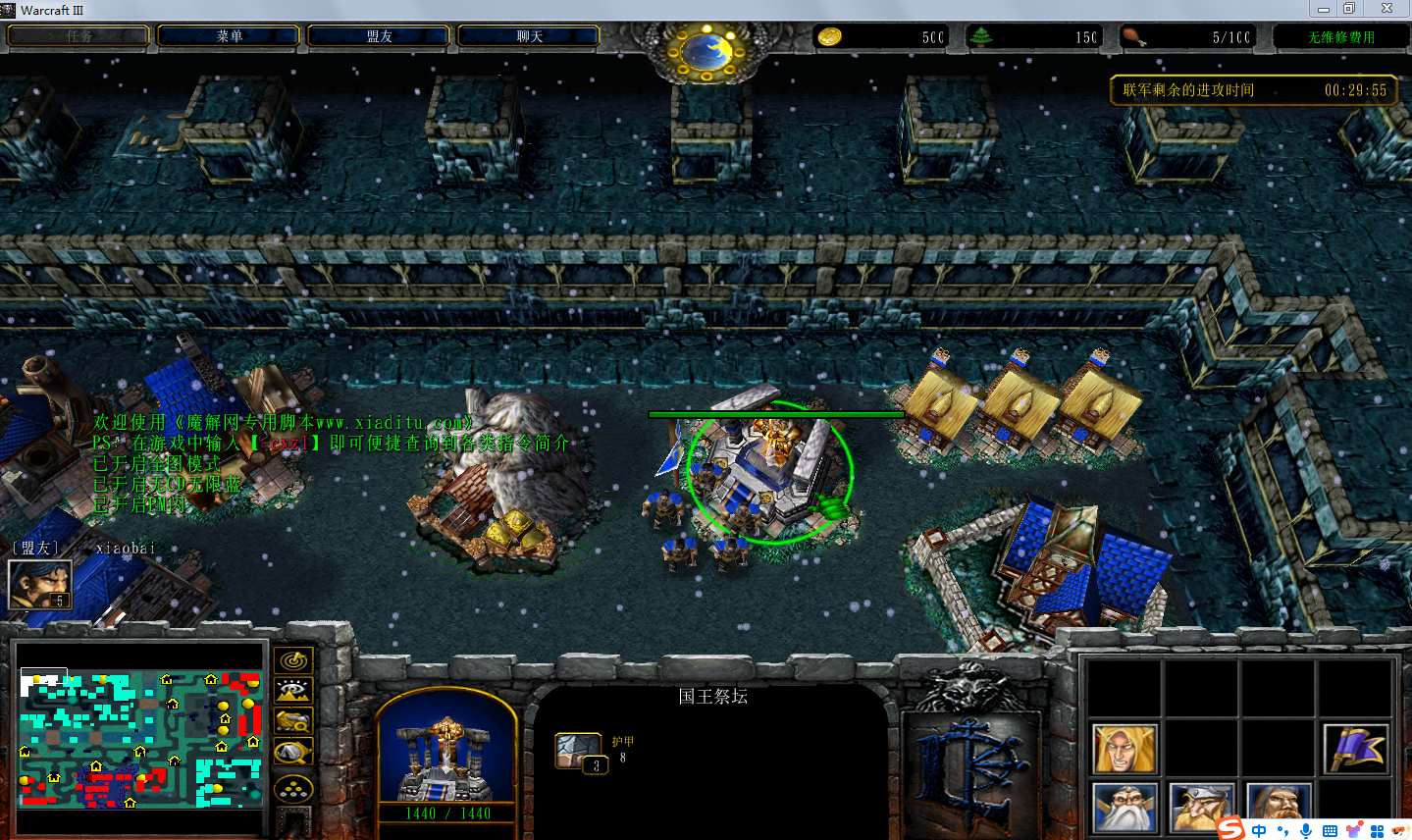Train the Paladin hero with auburn beard
Image resolution: width=1412 pixels, height=840 pixels.
click(1278, 807)
